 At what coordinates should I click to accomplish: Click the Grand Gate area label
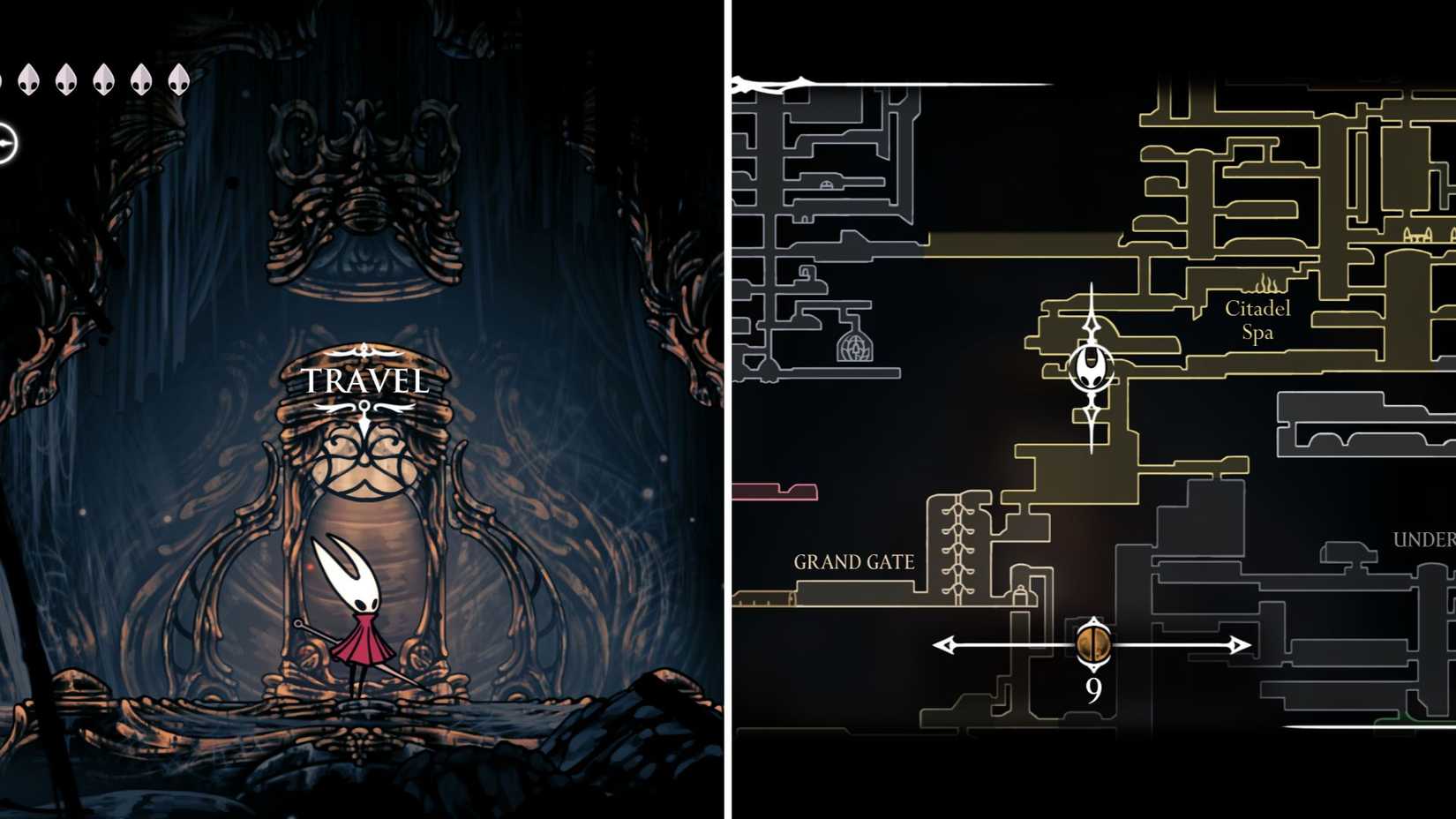[x=854, y=560]
